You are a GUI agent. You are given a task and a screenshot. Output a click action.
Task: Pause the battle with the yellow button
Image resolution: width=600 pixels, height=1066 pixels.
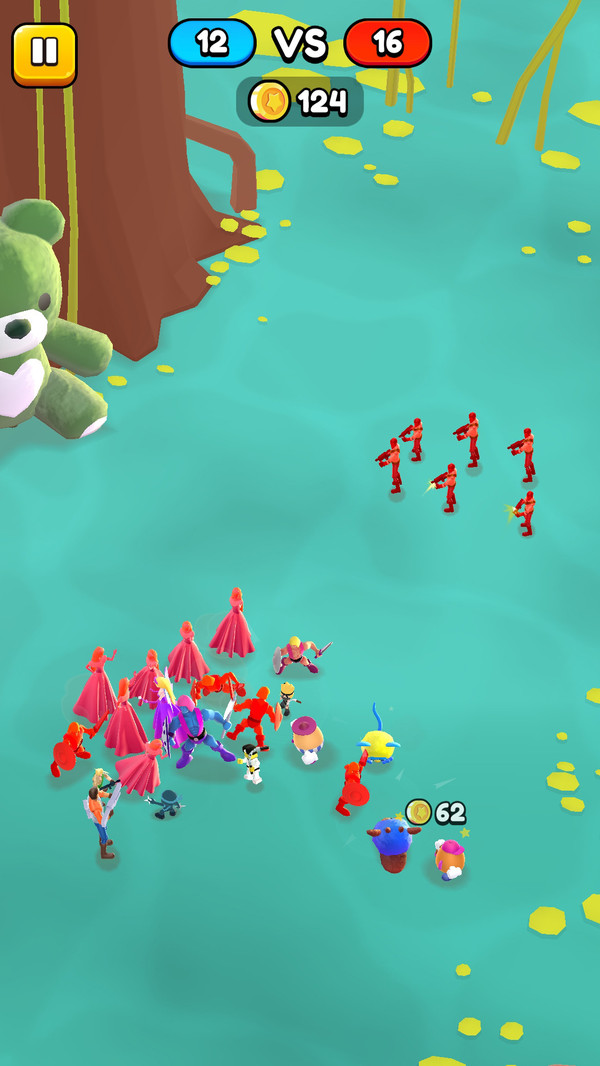pyautogui.click(x=44, y=53)
